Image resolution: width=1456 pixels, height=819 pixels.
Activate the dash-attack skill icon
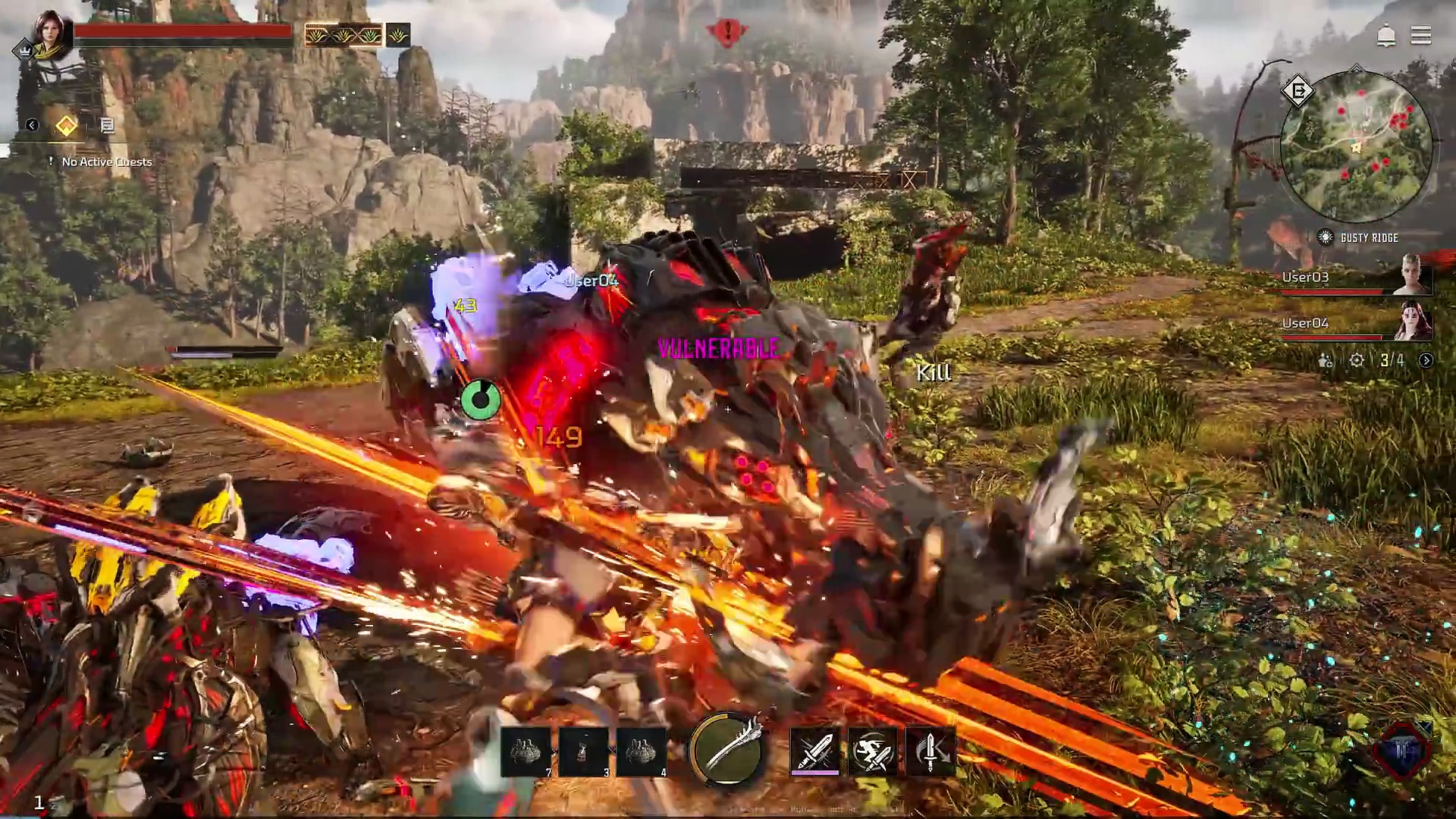(872, 750)
